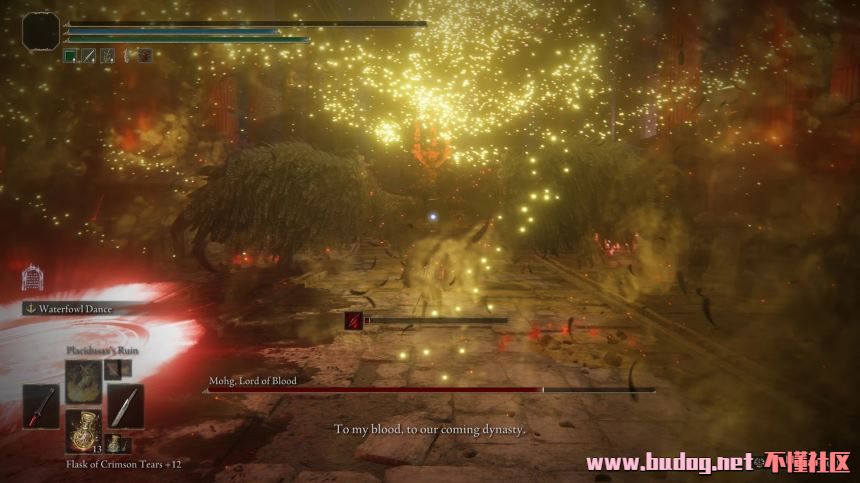Viewport: 860px width, 483px height.
Task: Click the spirit summon gravestone icon
Action: click(x=32, y=277)
